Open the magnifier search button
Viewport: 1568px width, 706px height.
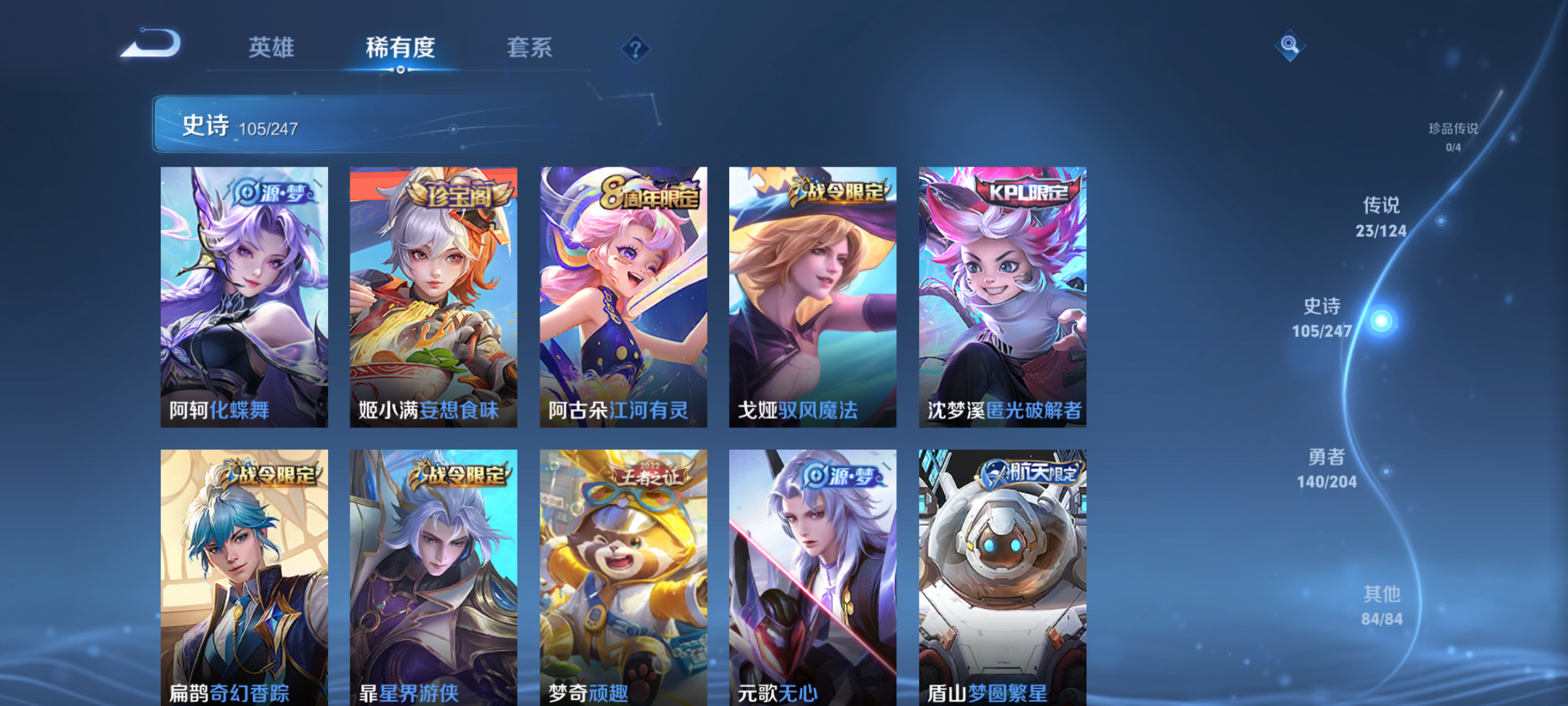(1290, 44)
